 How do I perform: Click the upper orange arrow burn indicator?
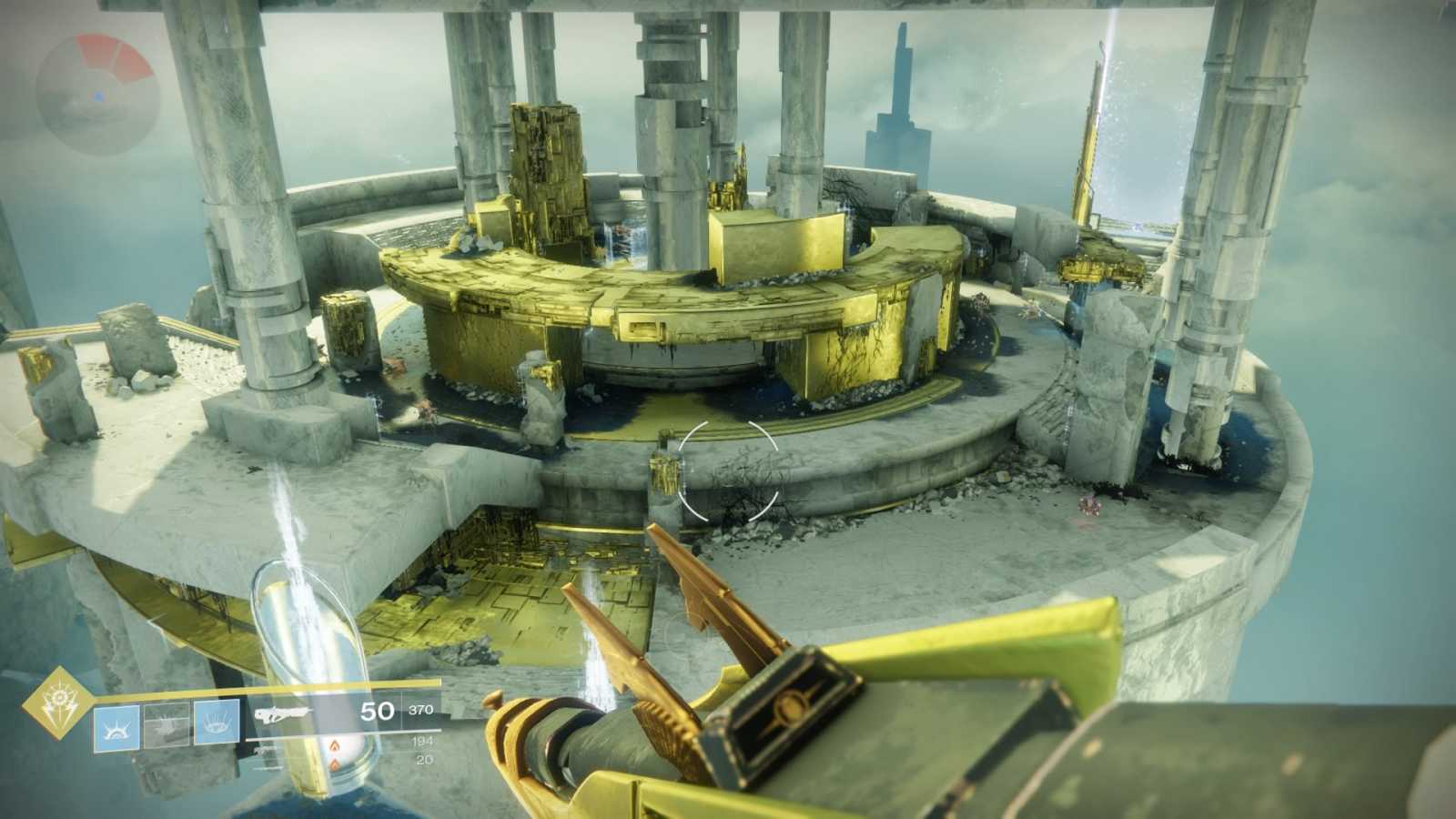coord(334,744)
